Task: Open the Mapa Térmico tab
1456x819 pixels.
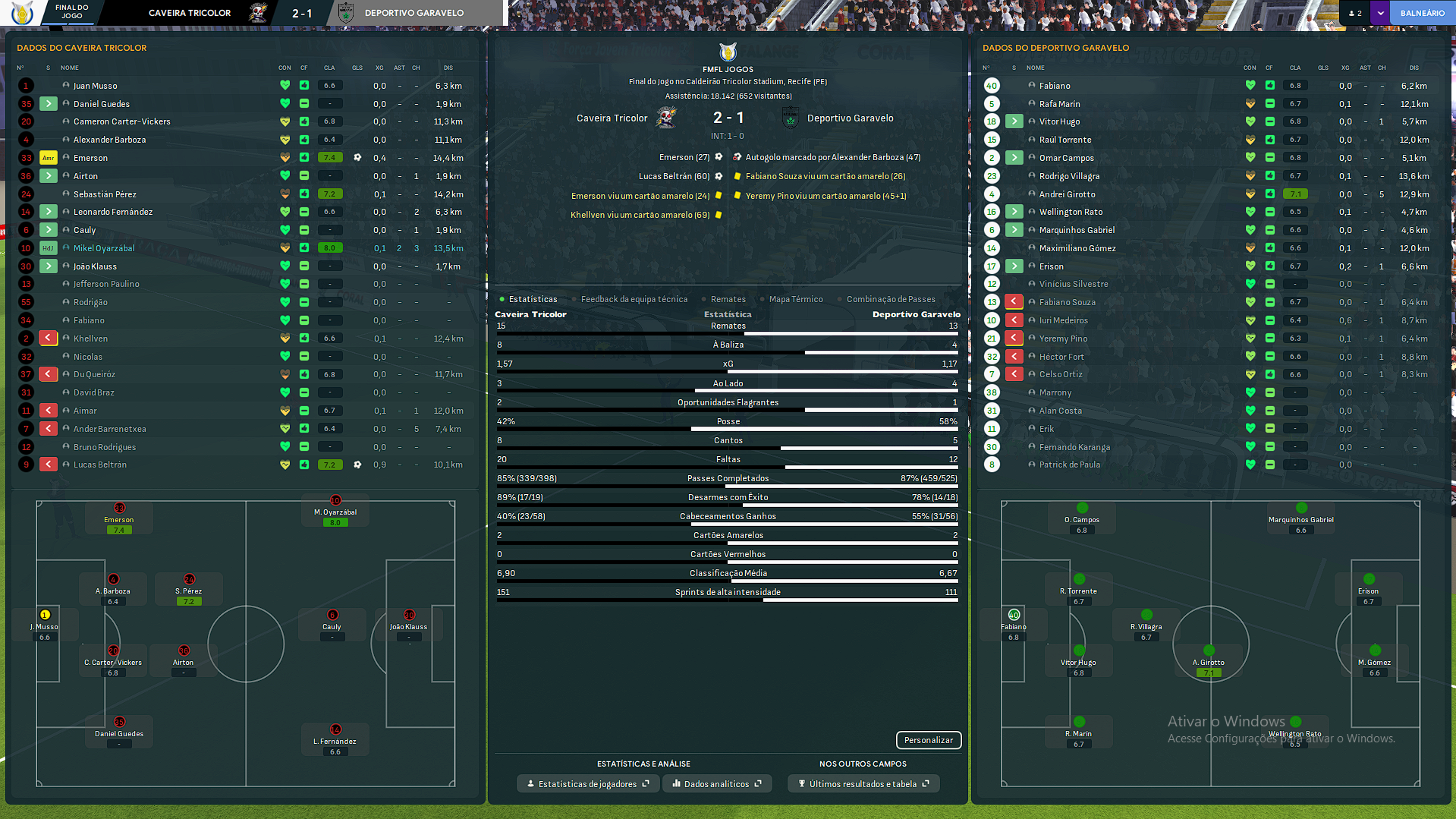Action: [x=795, y=299]
